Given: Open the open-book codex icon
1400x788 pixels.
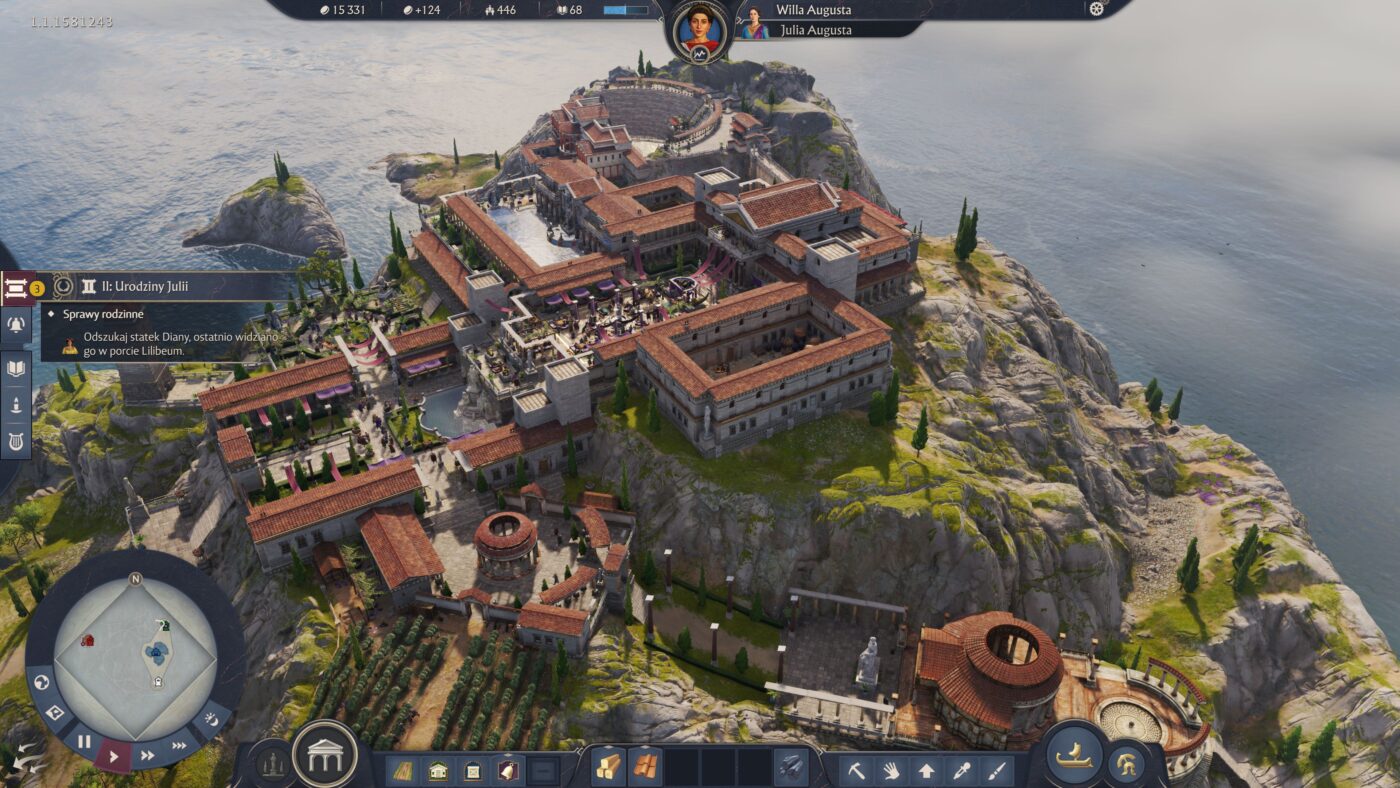Looking at the screenshot, I should (16, 369).
